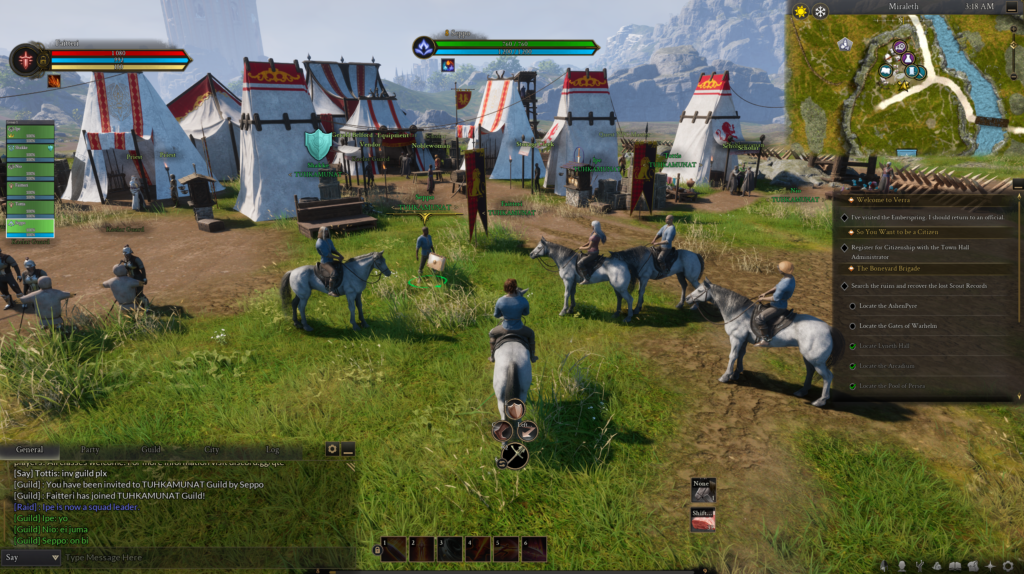1024x574 pixels.
Task: Activate hotbar slot 1 ability
Action: (394, 549)
